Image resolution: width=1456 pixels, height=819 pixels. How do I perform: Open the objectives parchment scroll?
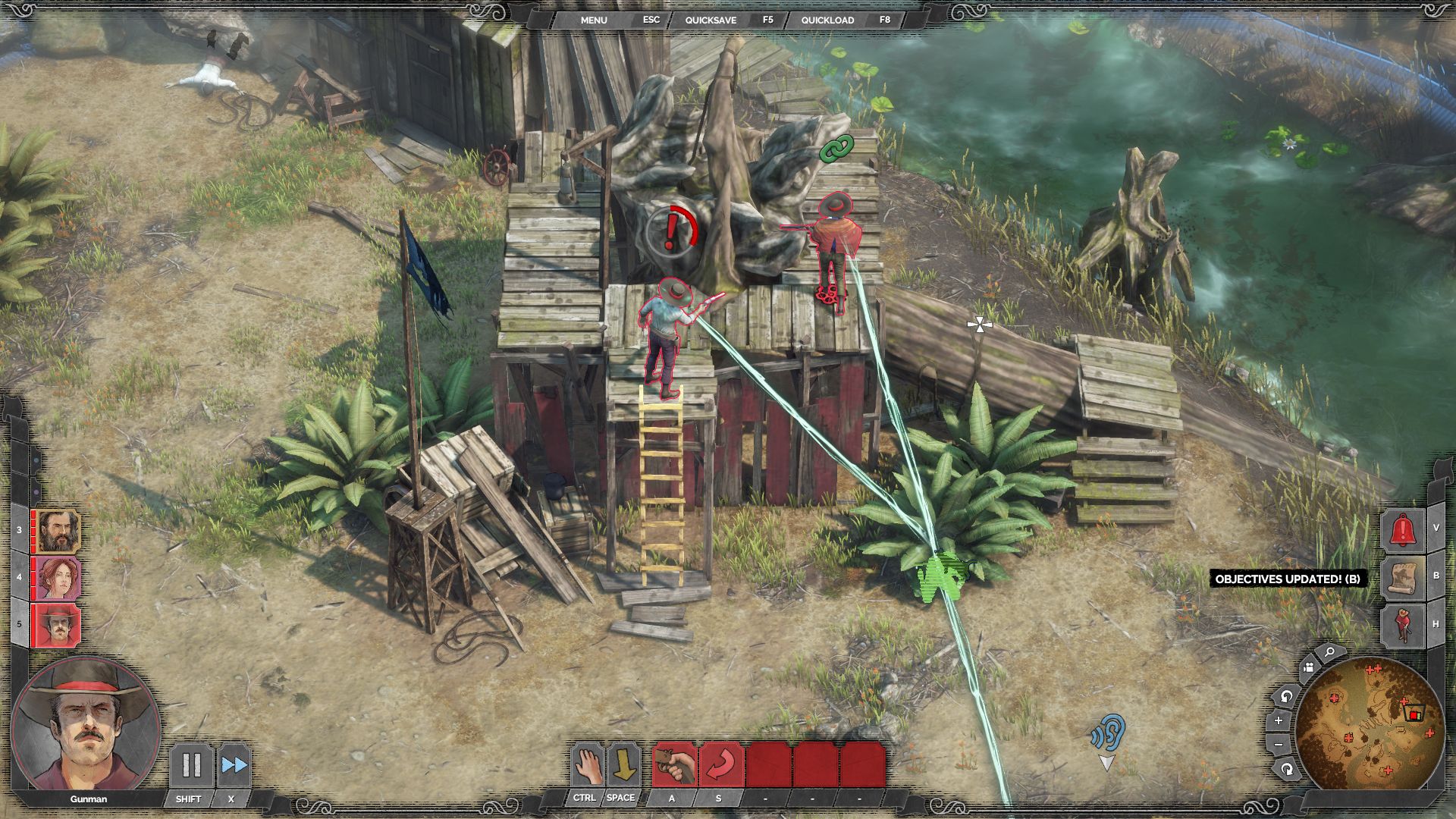[1403, 578]
